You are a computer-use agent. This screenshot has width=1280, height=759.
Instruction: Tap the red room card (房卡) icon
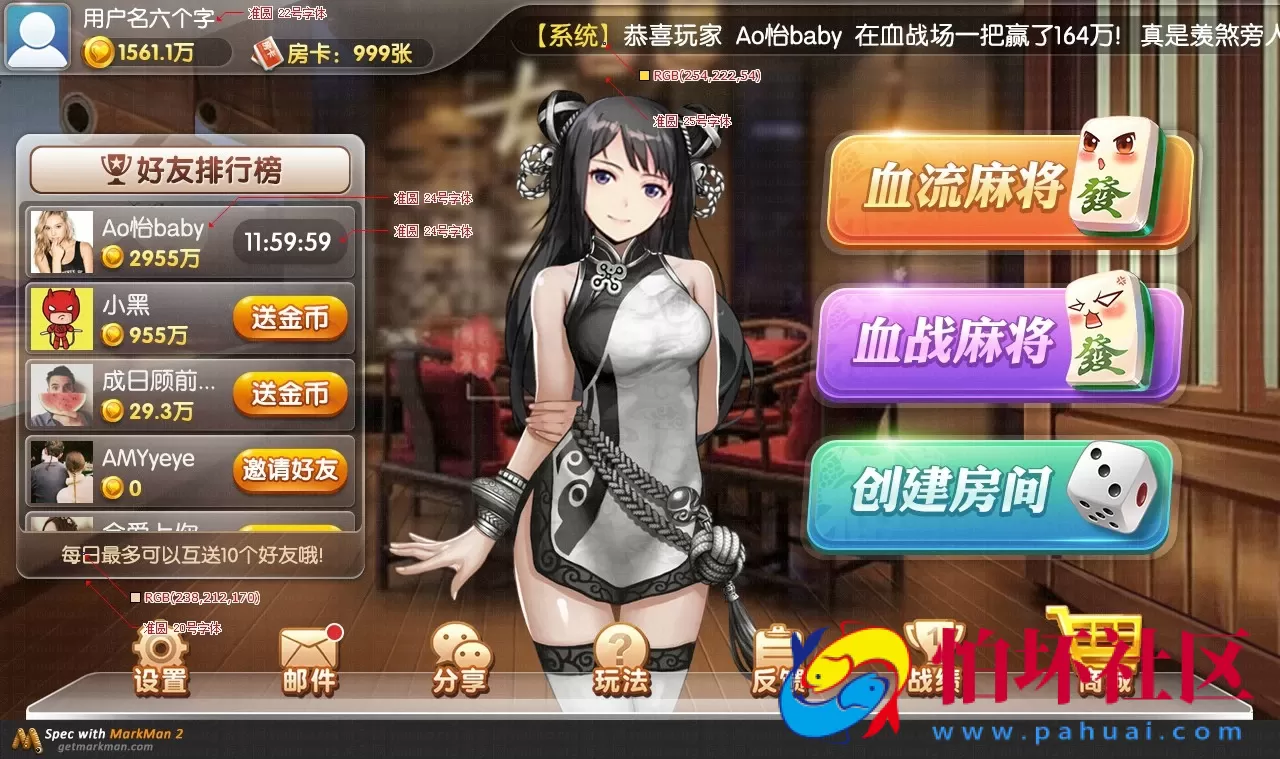(265, 54)
